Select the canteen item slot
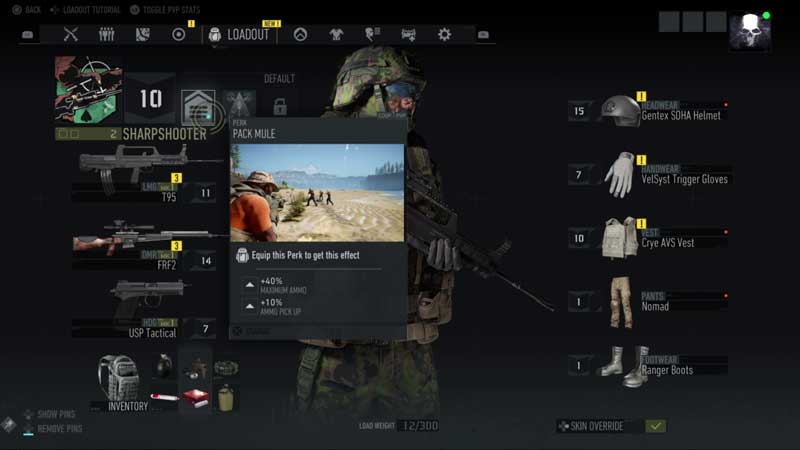This screenshot has height=450, width=800. pyautogui.click(x=226, y=396)
